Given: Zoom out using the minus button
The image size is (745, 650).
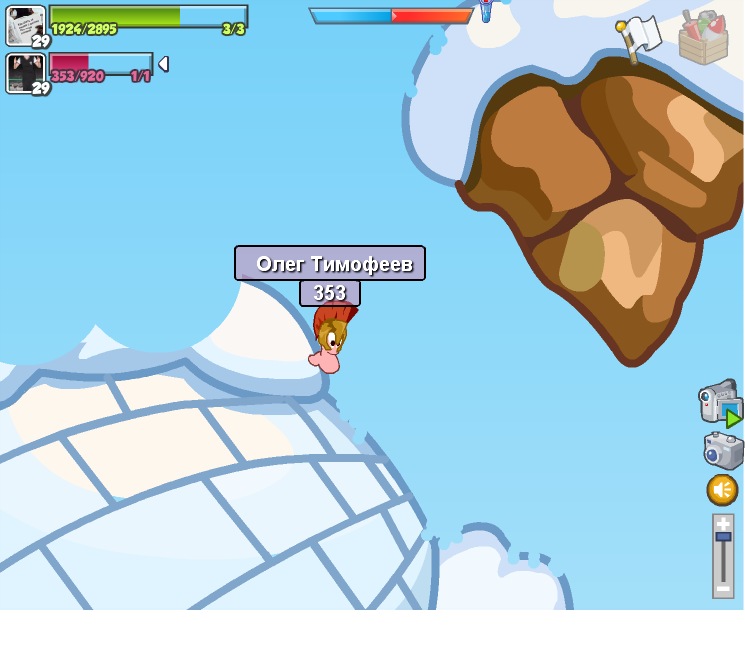Looking at the screenshot, I should coord(723,588).
